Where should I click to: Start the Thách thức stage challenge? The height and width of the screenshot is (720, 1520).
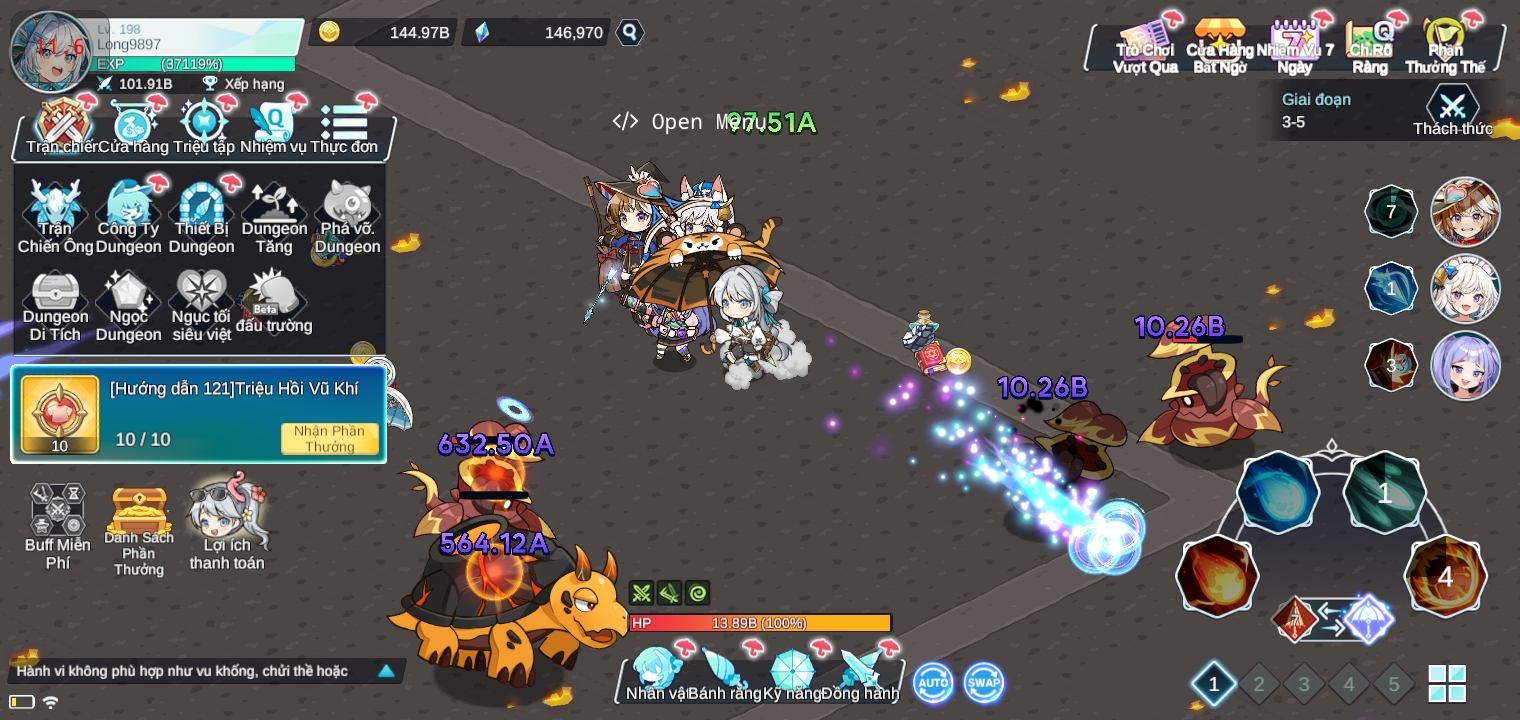point(1452,110)
